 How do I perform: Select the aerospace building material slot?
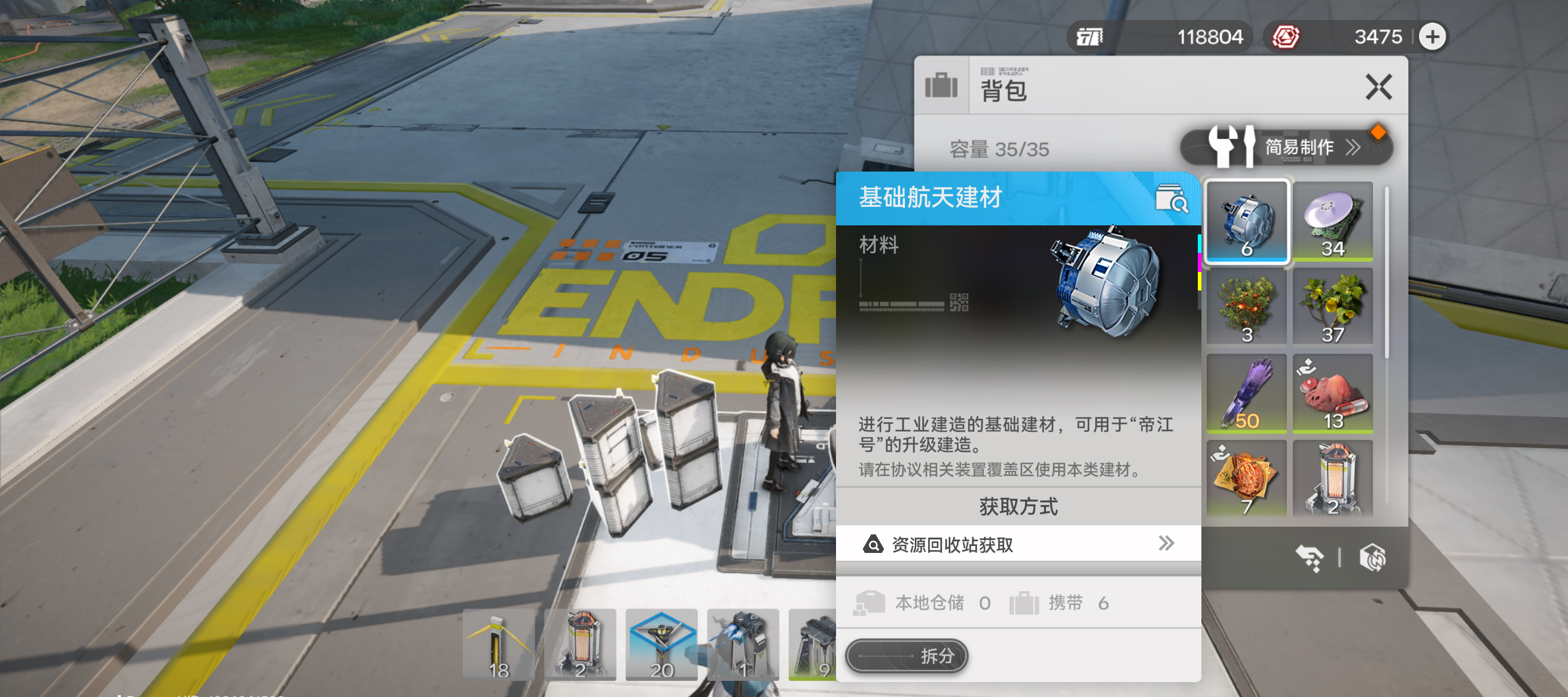tap(1247, 221)
